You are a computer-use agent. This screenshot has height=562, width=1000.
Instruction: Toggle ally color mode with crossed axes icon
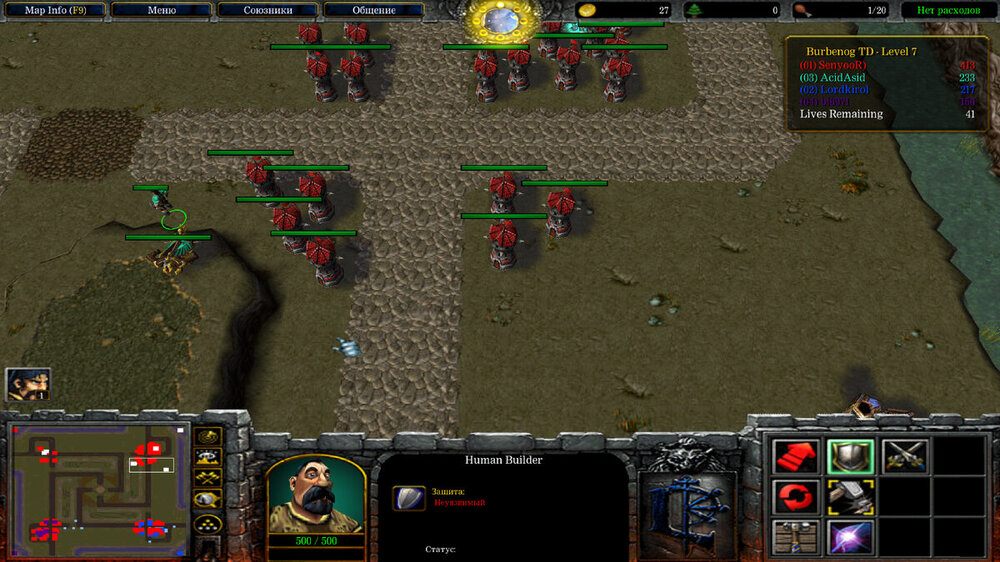click(208, 479)
